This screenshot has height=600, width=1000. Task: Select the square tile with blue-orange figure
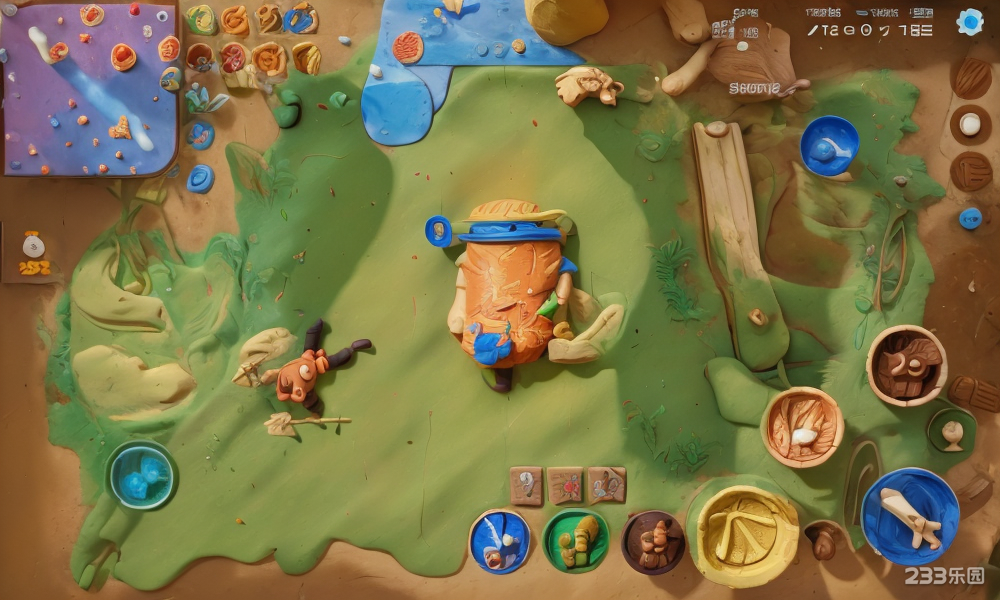click(x=606, y=485)
